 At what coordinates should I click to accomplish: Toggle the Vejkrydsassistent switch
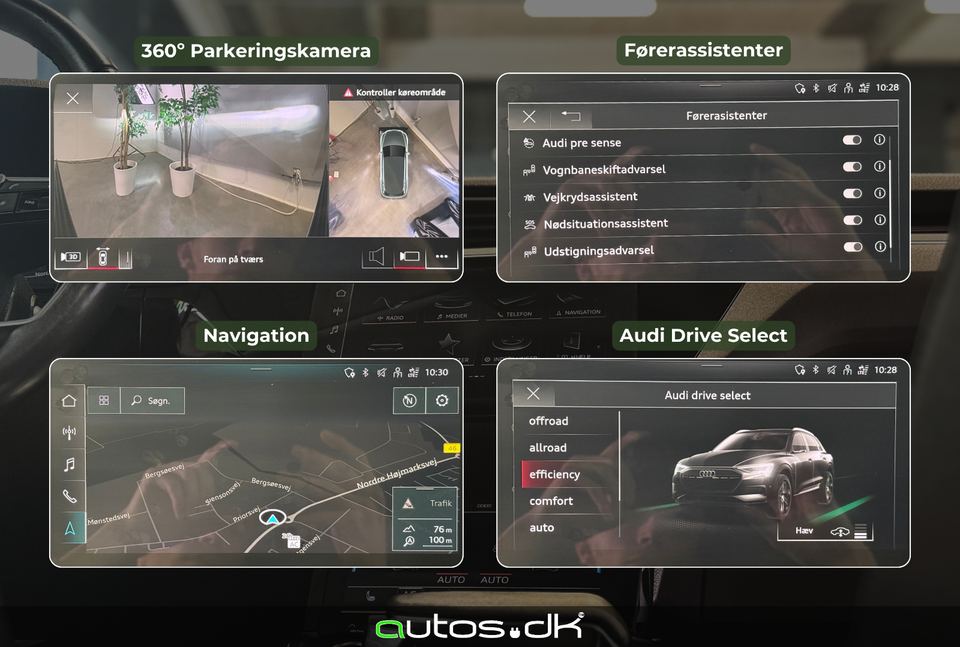(852, 194)
